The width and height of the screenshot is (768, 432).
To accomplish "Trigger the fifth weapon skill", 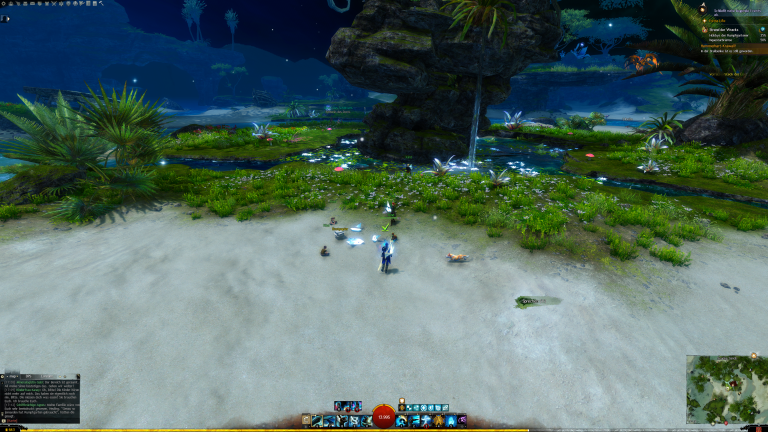I will click(366, 421).
